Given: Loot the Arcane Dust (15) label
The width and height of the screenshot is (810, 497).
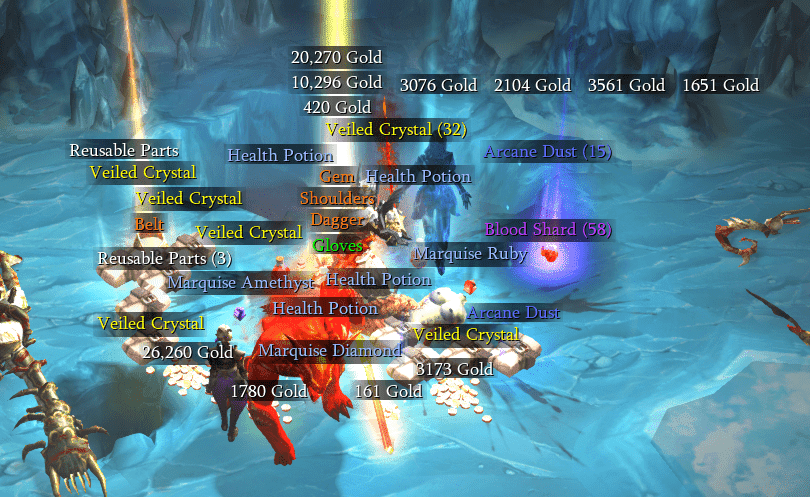Looking at the screenshot, I should click(x=547, y=152).
